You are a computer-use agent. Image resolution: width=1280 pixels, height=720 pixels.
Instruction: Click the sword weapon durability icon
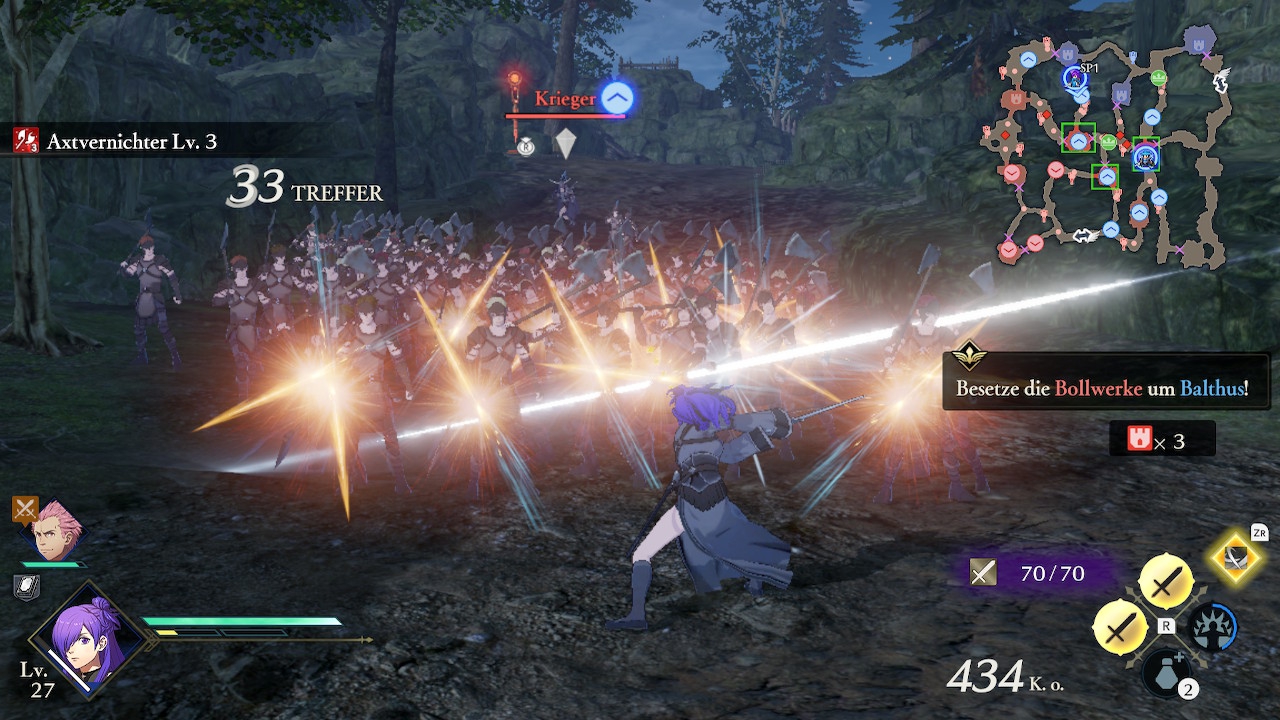click(x=984, y=572)
